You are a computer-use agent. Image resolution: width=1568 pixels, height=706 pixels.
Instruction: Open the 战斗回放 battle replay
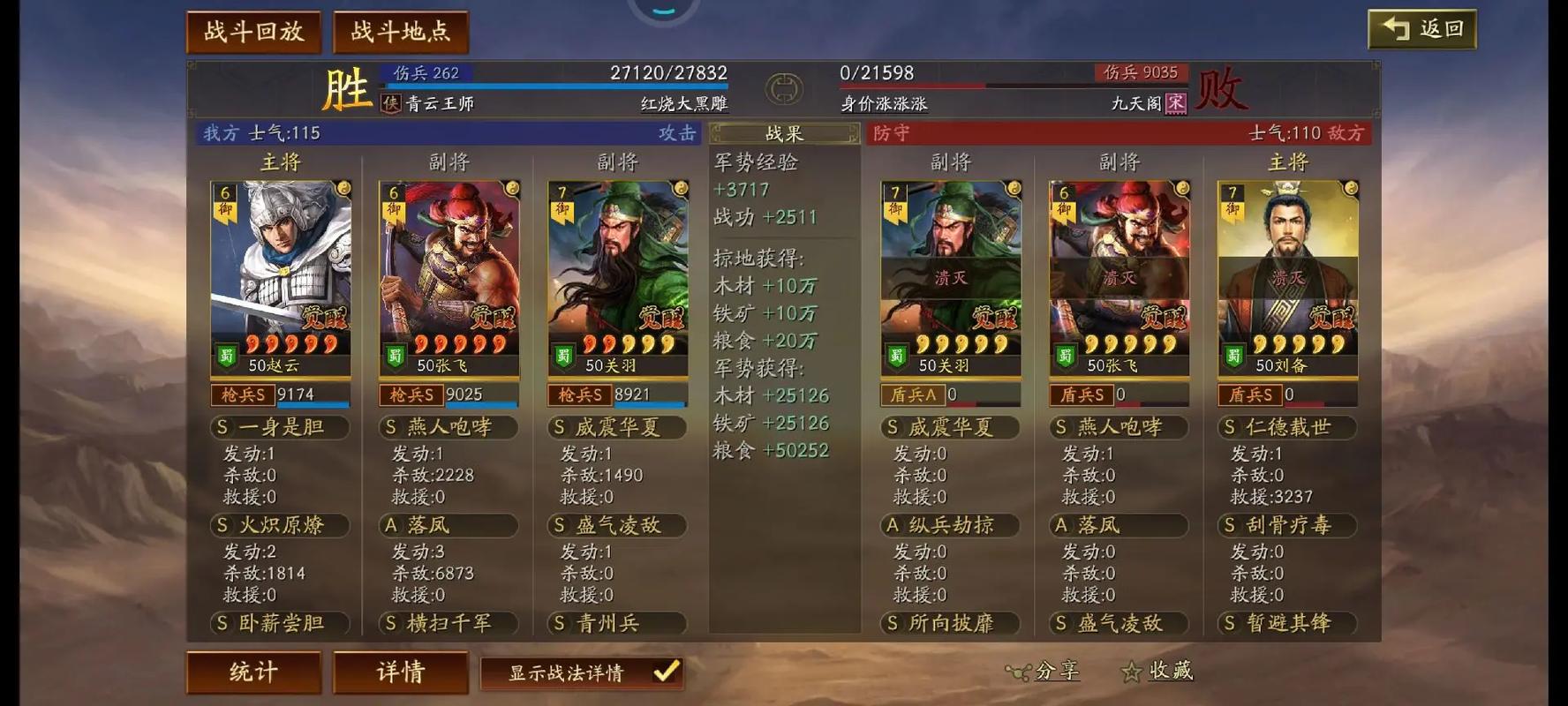[253, 29]
